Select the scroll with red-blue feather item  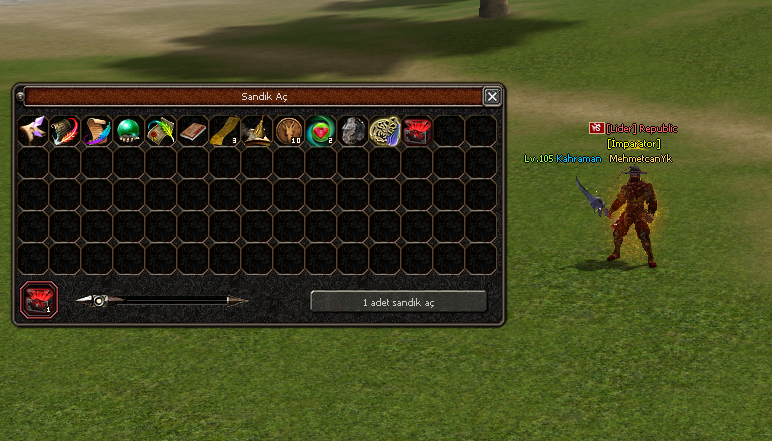[65, 131]
